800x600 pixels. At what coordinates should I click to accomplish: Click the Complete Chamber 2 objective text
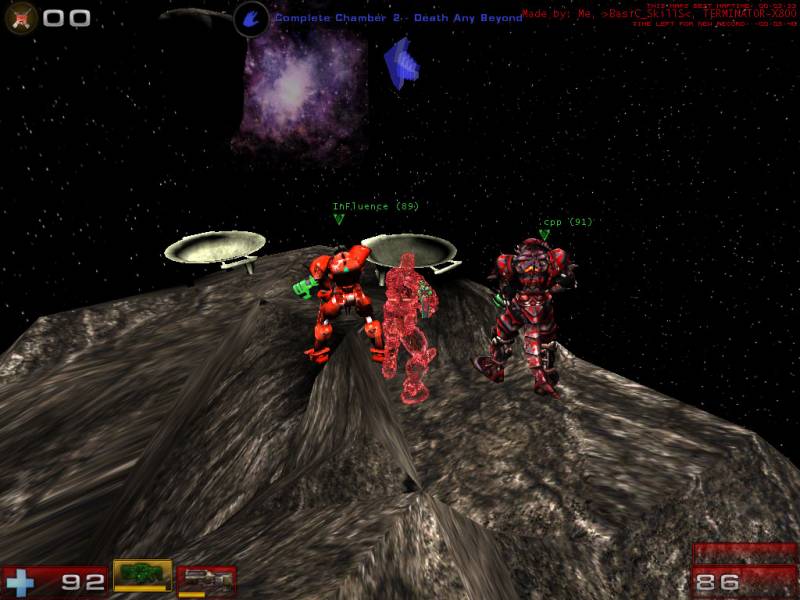(x=398, y=18)
